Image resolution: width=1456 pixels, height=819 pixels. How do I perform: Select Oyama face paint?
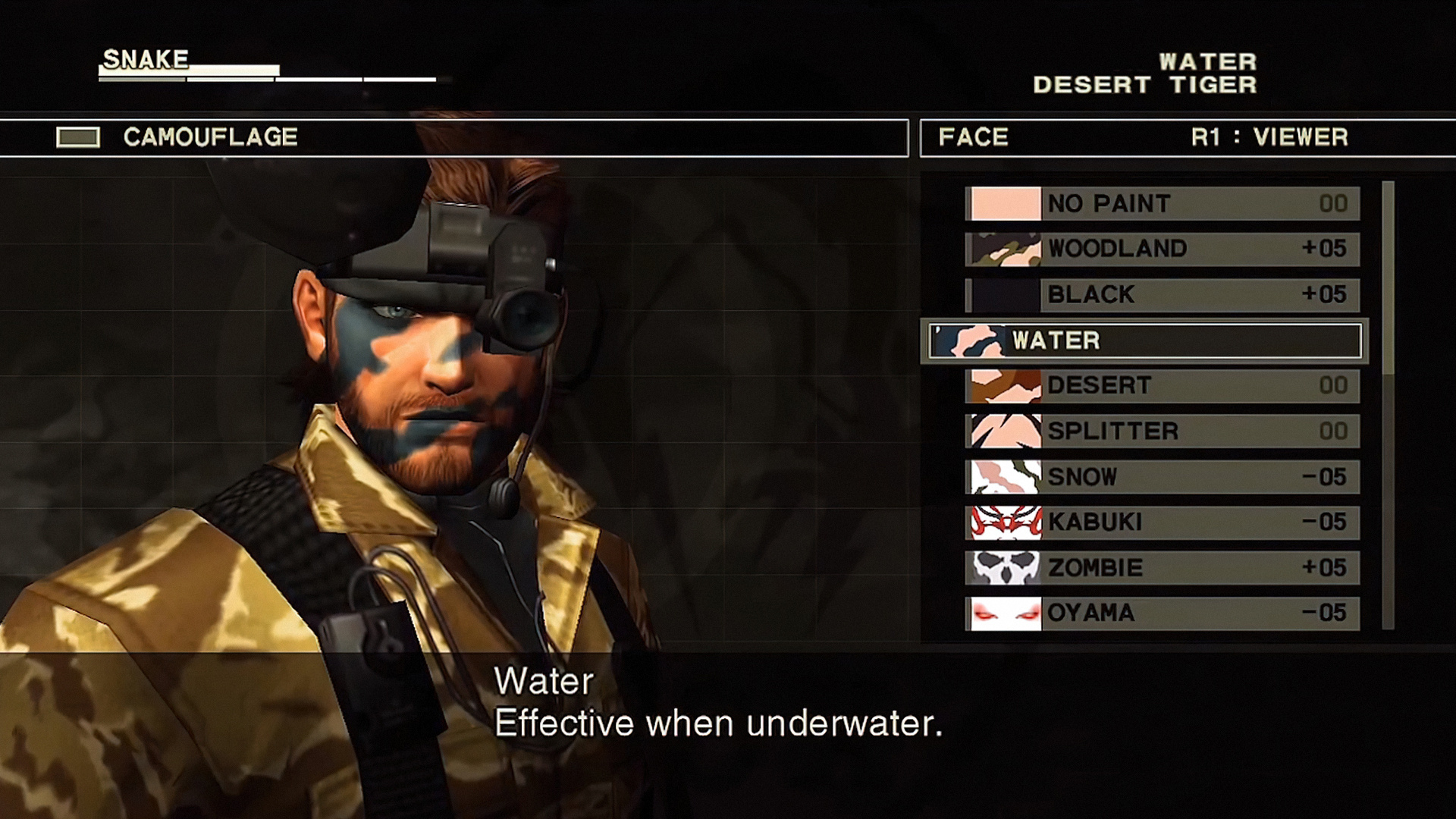coord(1162,613)
